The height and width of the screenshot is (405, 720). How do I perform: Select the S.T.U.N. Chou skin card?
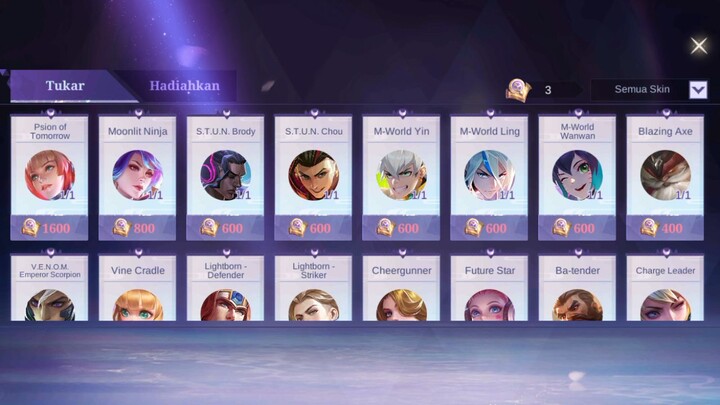click(313, 176)
